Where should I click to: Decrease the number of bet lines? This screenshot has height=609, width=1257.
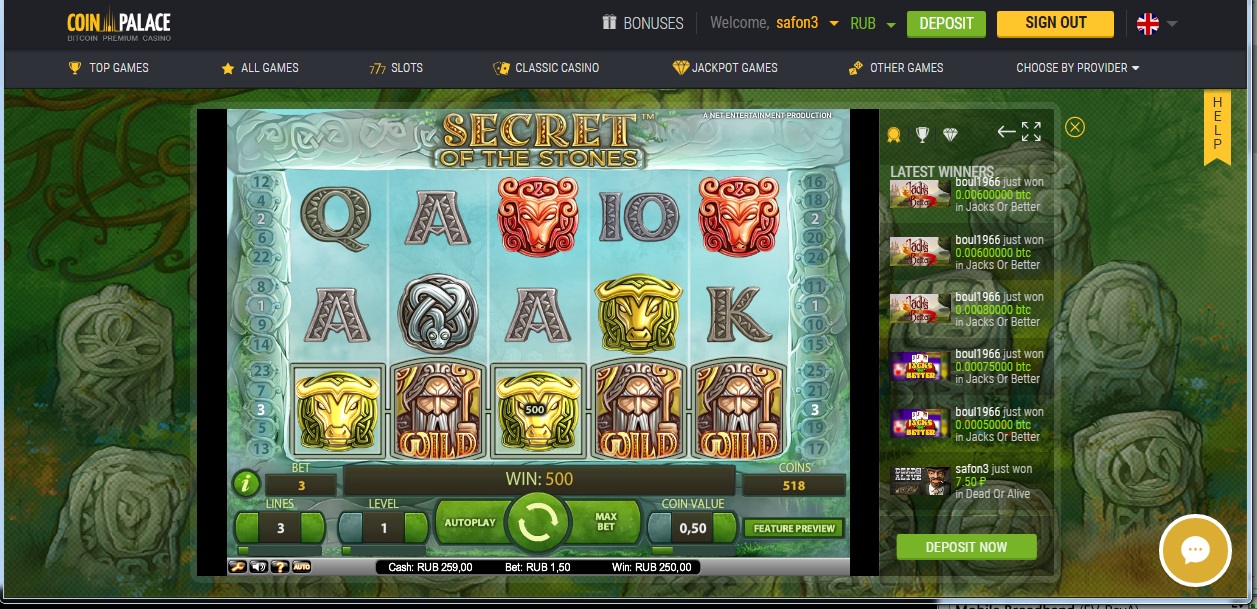tap(248, 527)
